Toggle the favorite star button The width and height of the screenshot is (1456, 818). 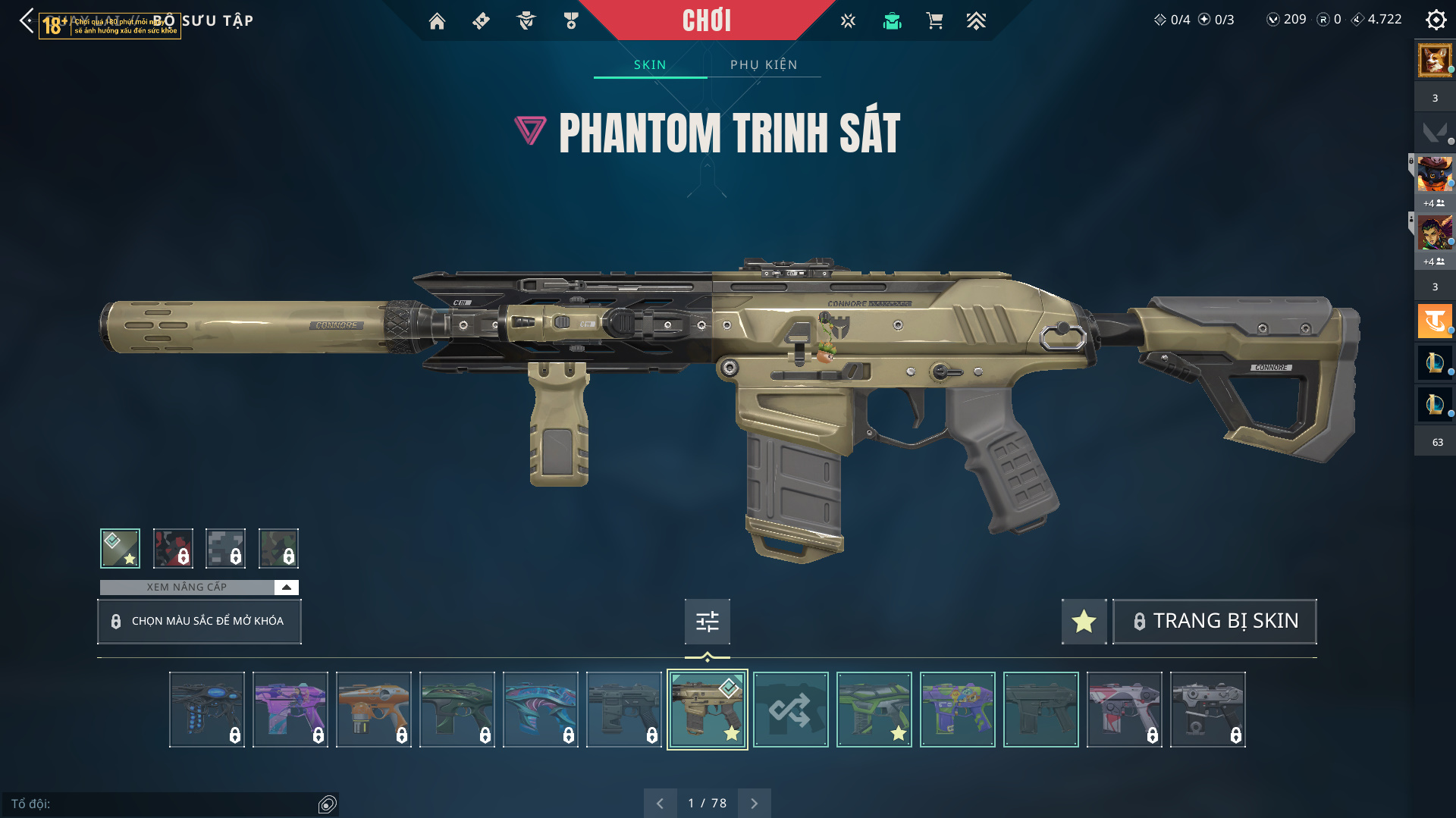pyautogui.click(x=1084, y=622)
